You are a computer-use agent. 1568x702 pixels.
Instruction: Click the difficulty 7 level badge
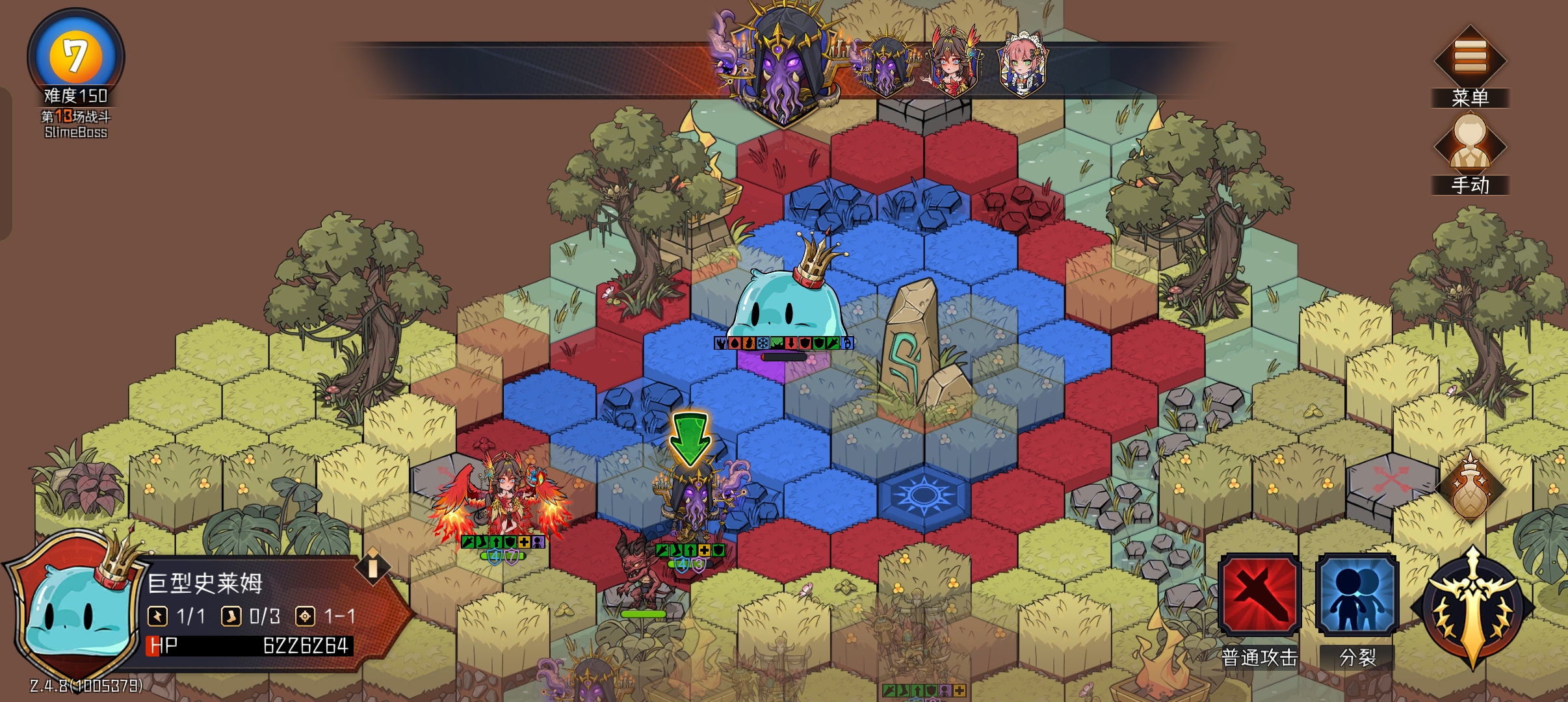pyautogui.click(x=75, y=56)
